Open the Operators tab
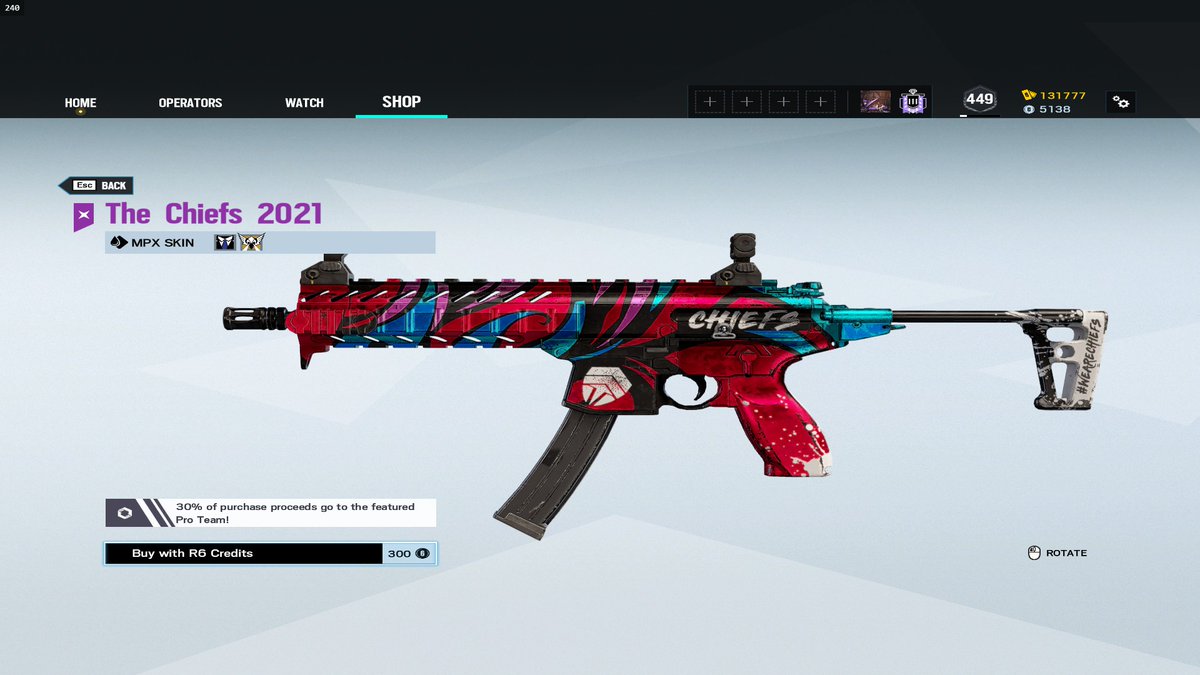1200x675 pixels. click(190, 103)
